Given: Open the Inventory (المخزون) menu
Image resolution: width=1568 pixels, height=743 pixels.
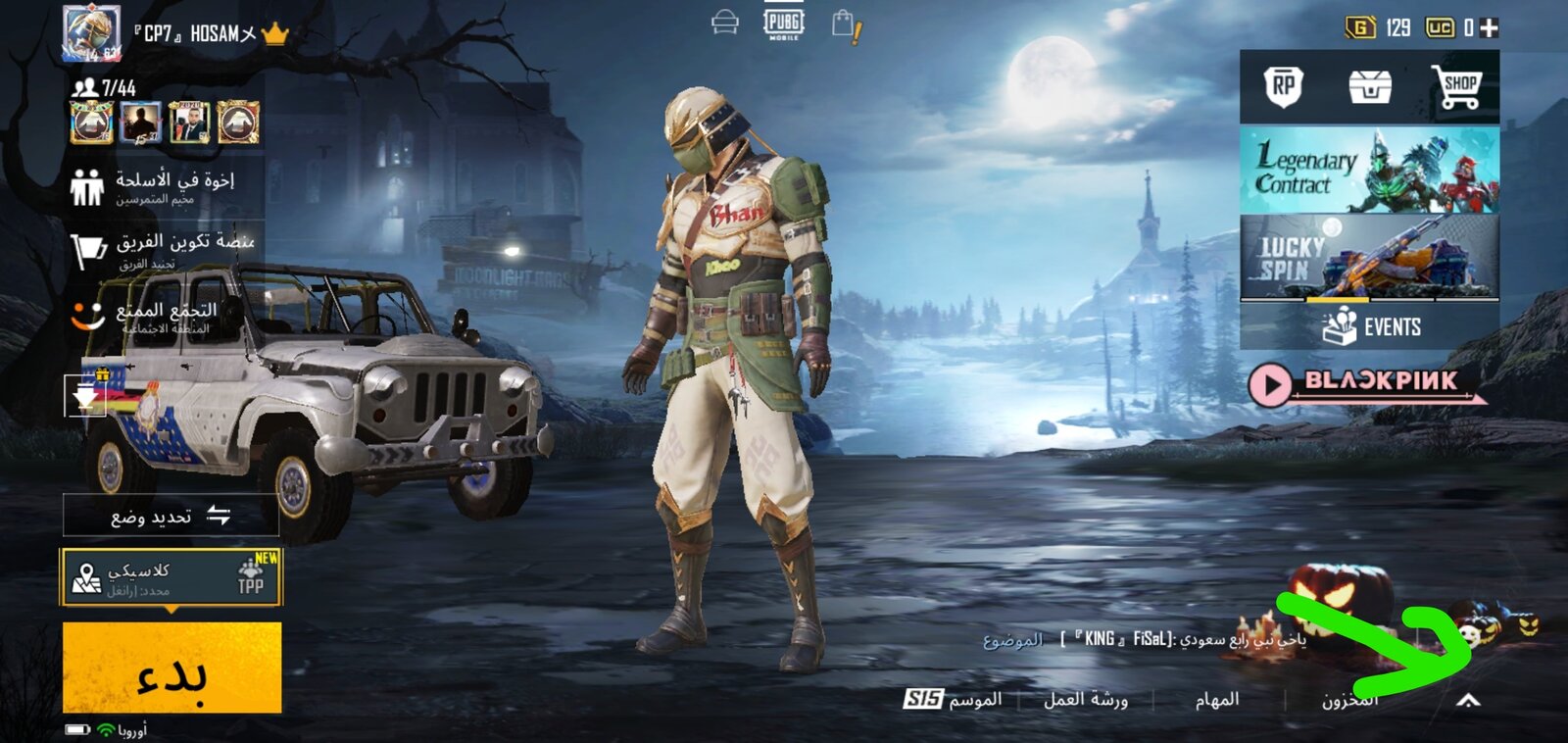Looking at the screenshot, I should pyautogui.click(x=1349, y=699).
